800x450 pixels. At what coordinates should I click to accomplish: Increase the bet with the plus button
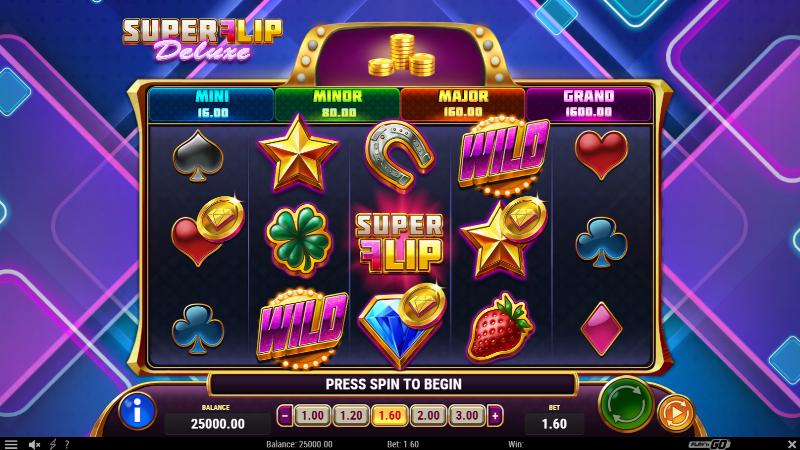tap(495, 415)
